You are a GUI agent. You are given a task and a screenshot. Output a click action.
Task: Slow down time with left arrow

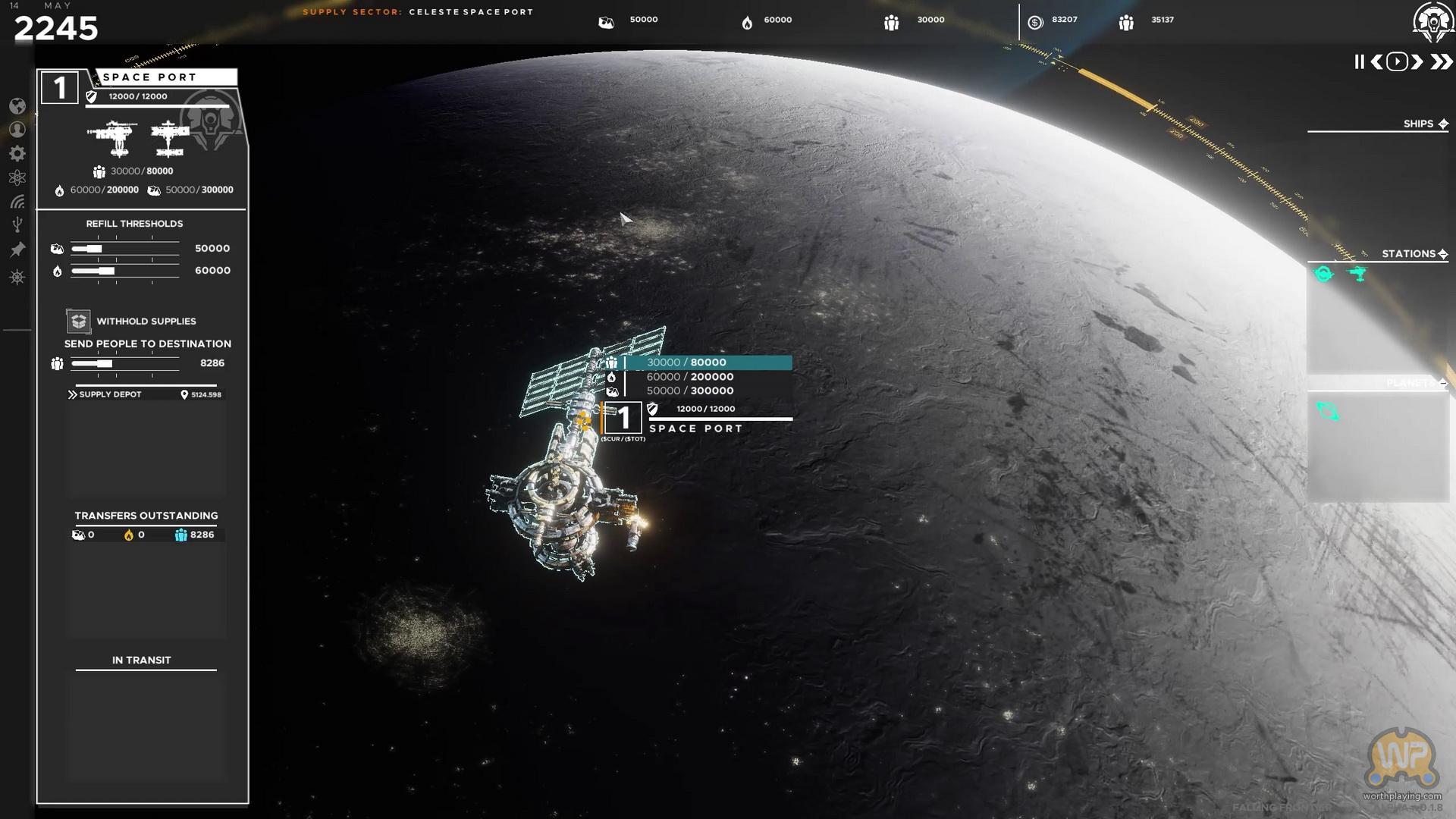pyautogui.click(x=1376, y=62)
